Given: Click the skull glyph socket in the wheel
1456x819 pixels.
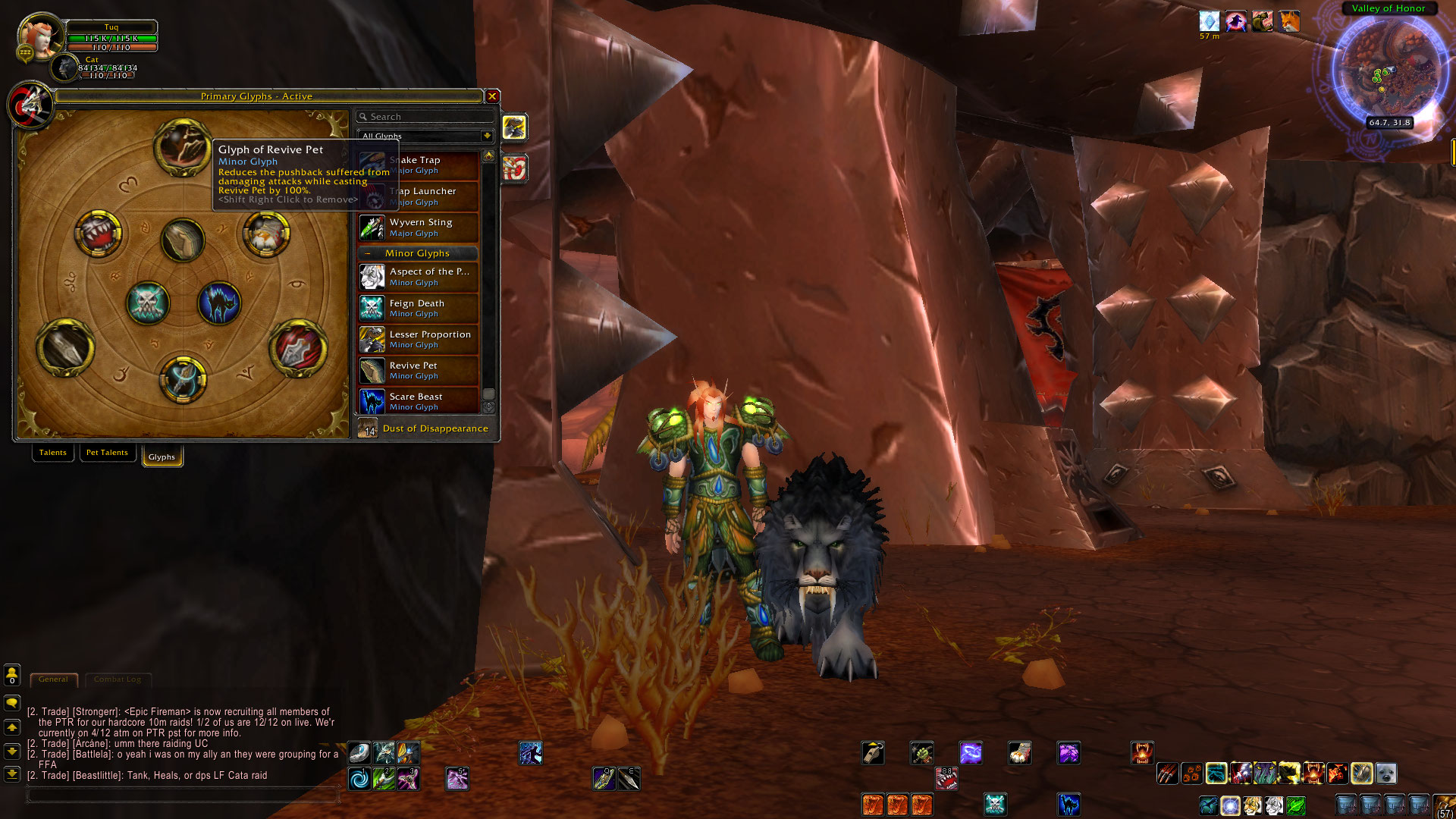Looking at the screenshot, I should coord(150,303).
